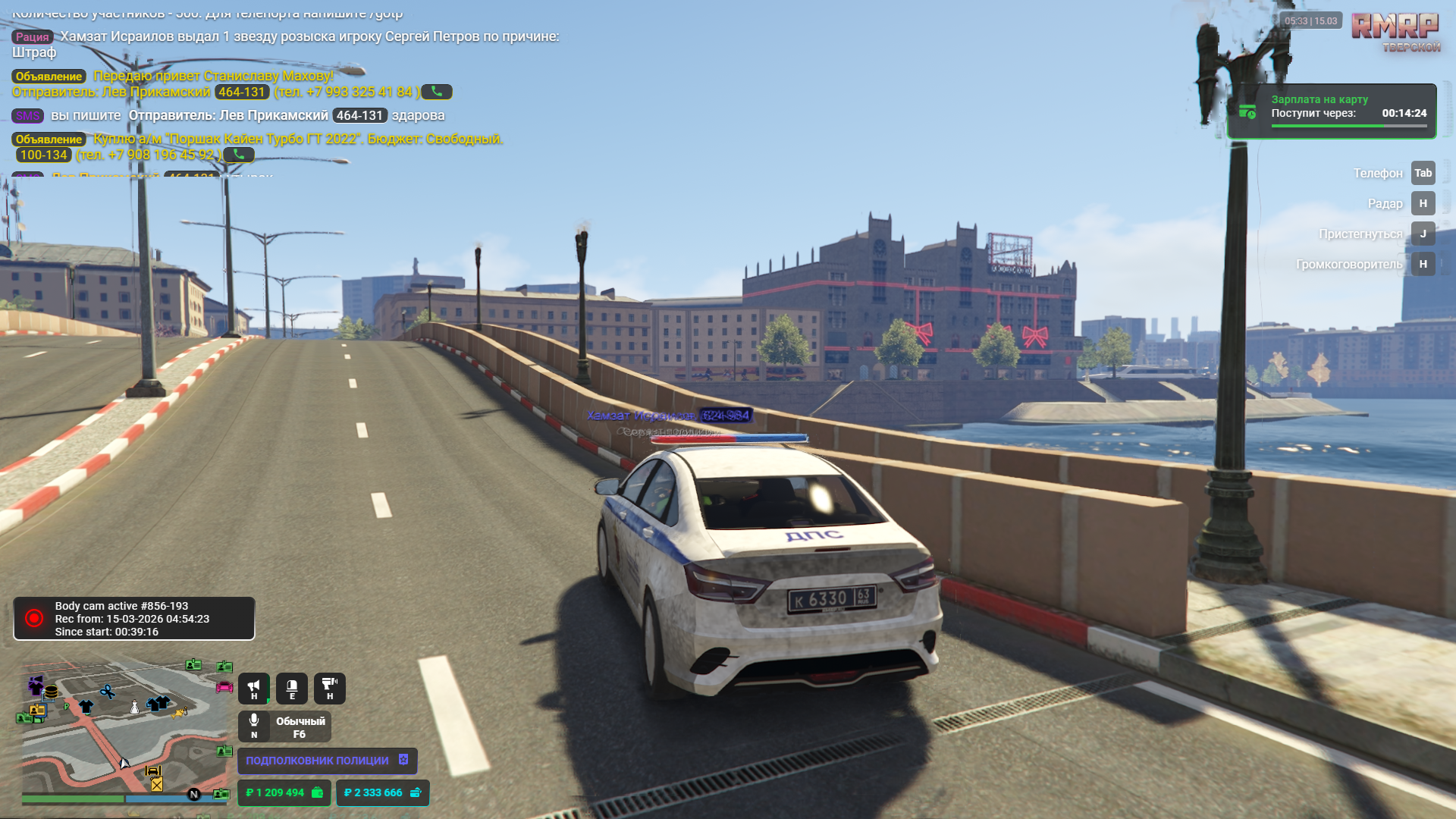Screen dimensions: 1456x819
Task: Click the player arrow on the minimap
Action: point(124,763)
